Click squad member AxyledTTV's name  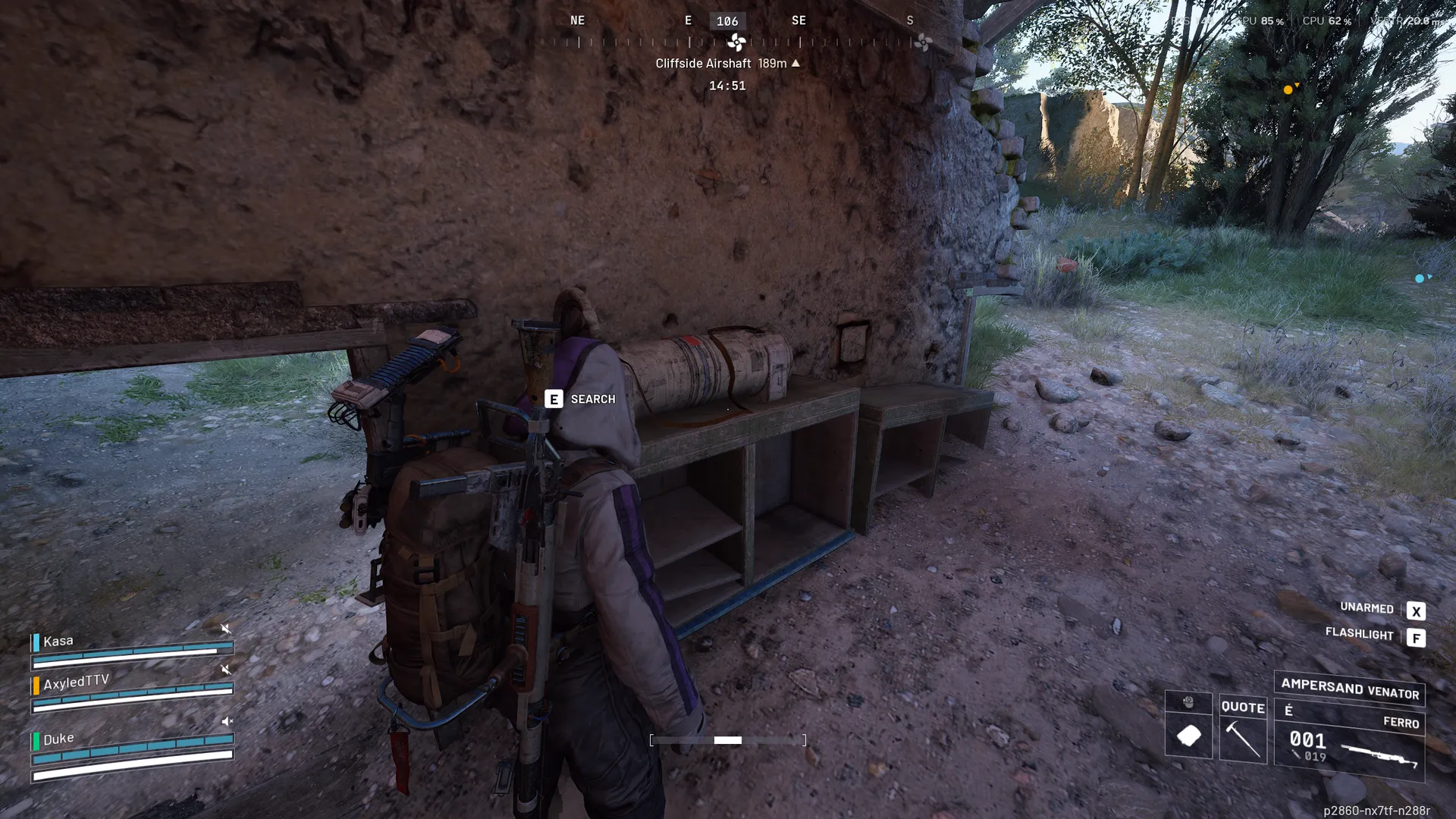tap(76, 682)
